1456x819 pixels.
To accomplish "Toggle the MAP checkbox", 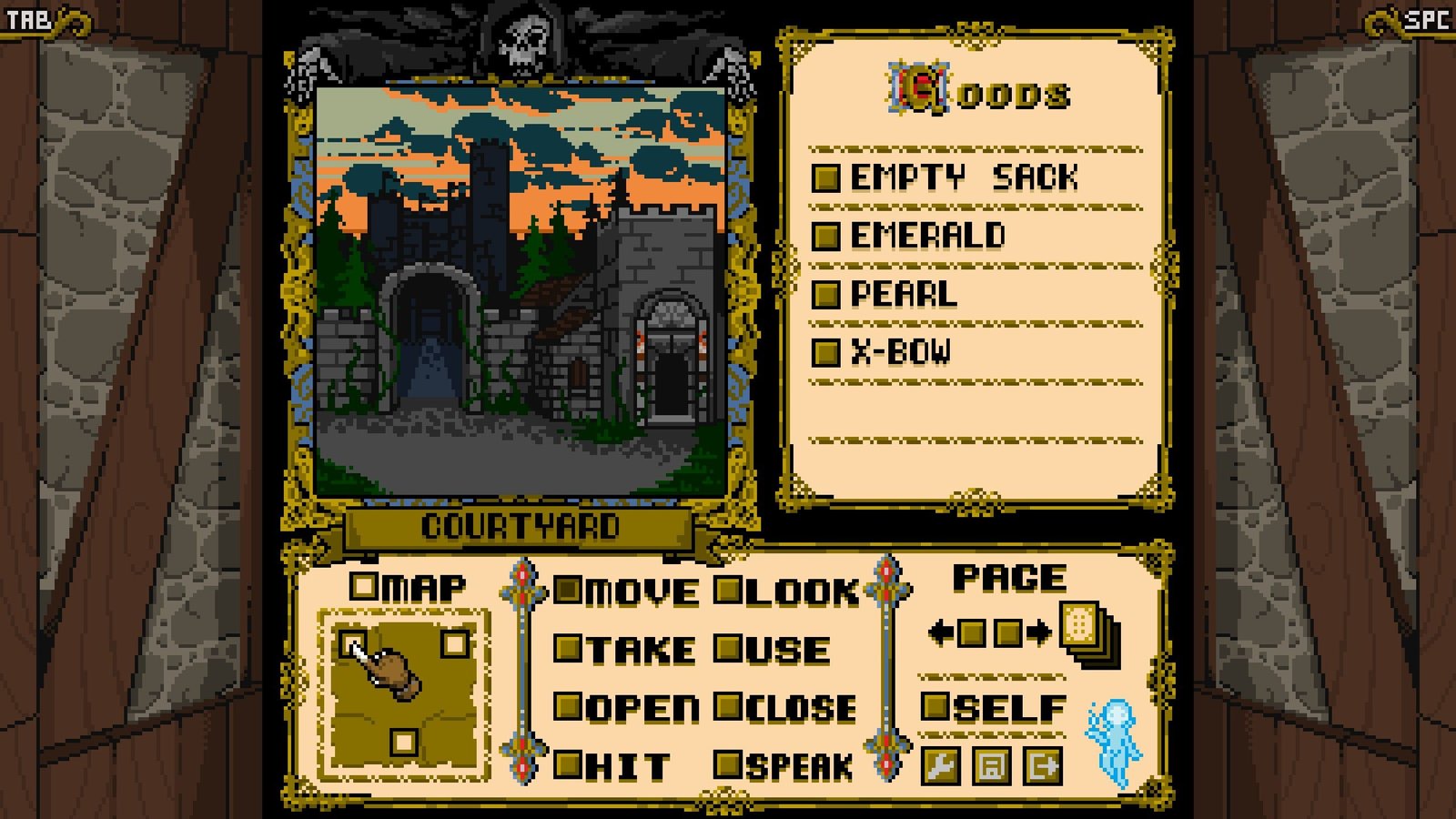I will point(364,586).
